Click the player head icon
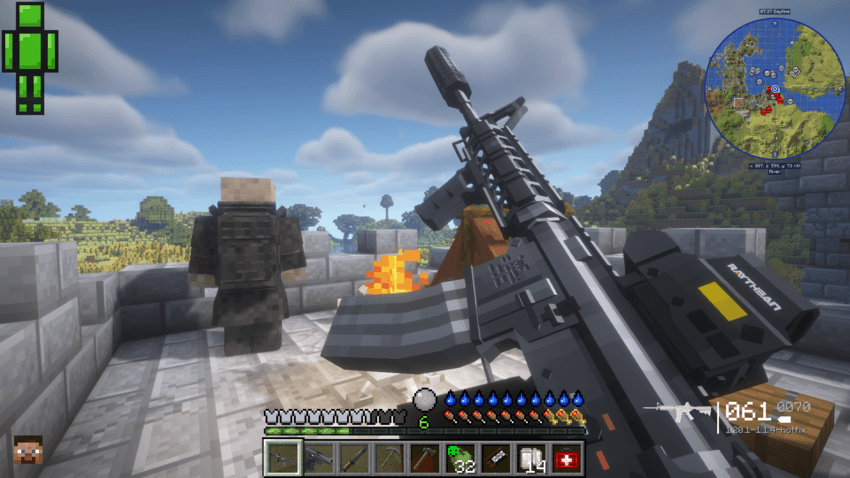The width and height of the screenshot is (850, 478). coord(28,450)
